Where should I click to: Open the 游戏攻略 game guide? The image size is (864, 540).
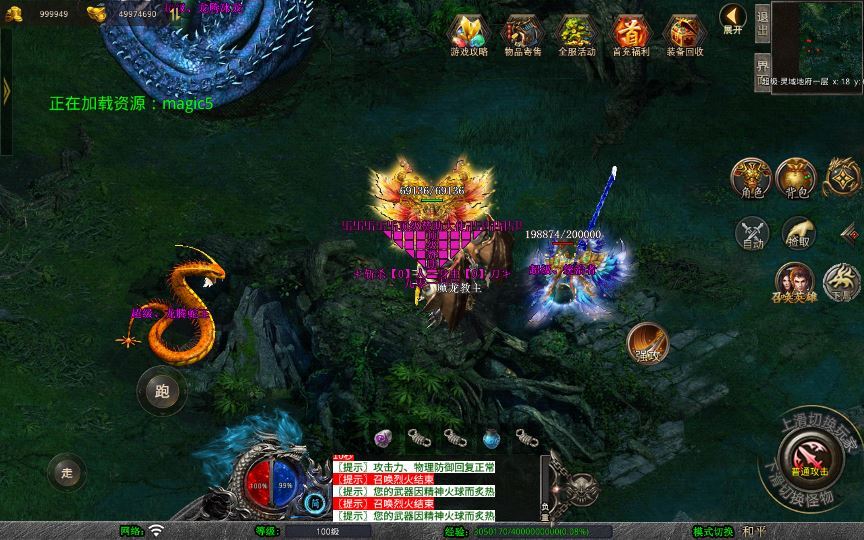pyautogui.click(x=469, y=33)
